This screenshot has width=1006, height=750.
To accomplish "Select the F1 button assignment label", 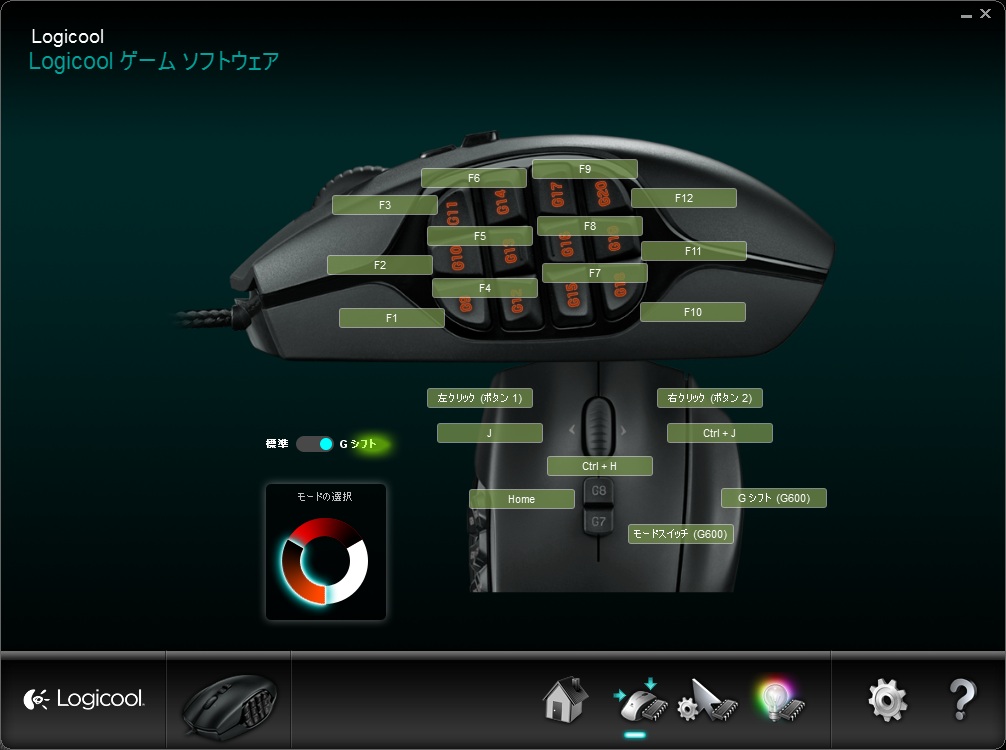I will click(391, 318).
